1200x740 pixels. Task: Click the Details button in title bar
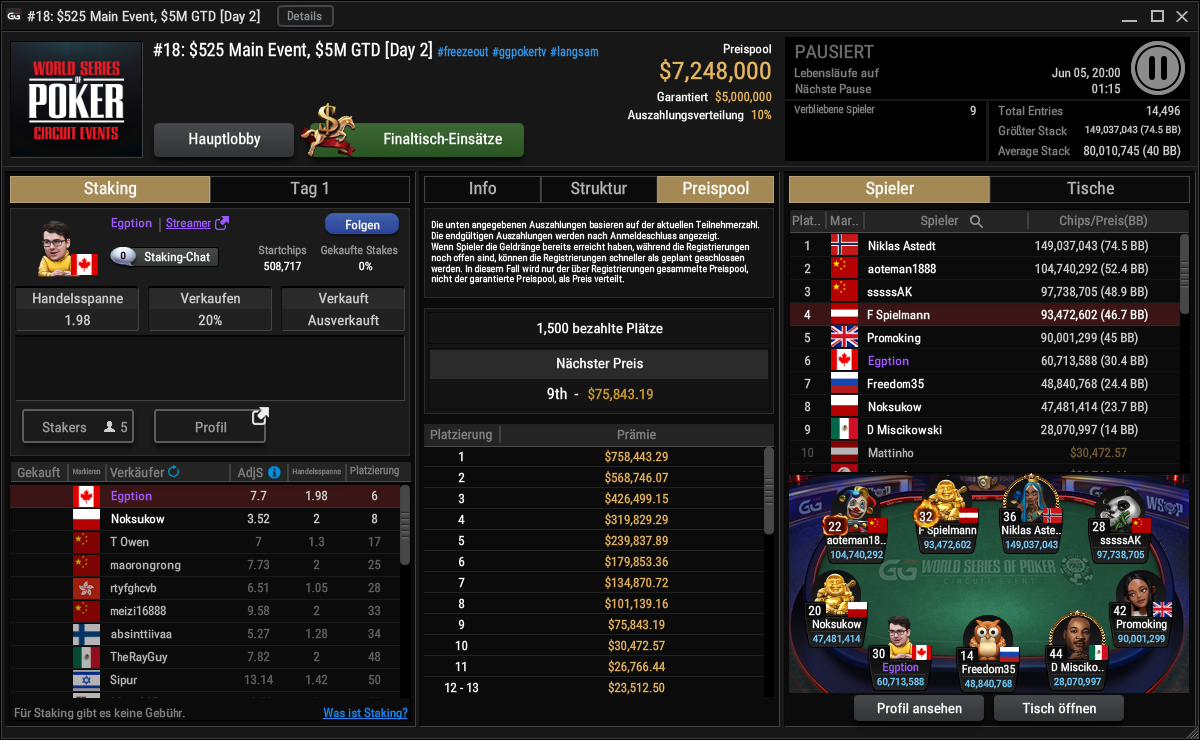tap(305, 16)
